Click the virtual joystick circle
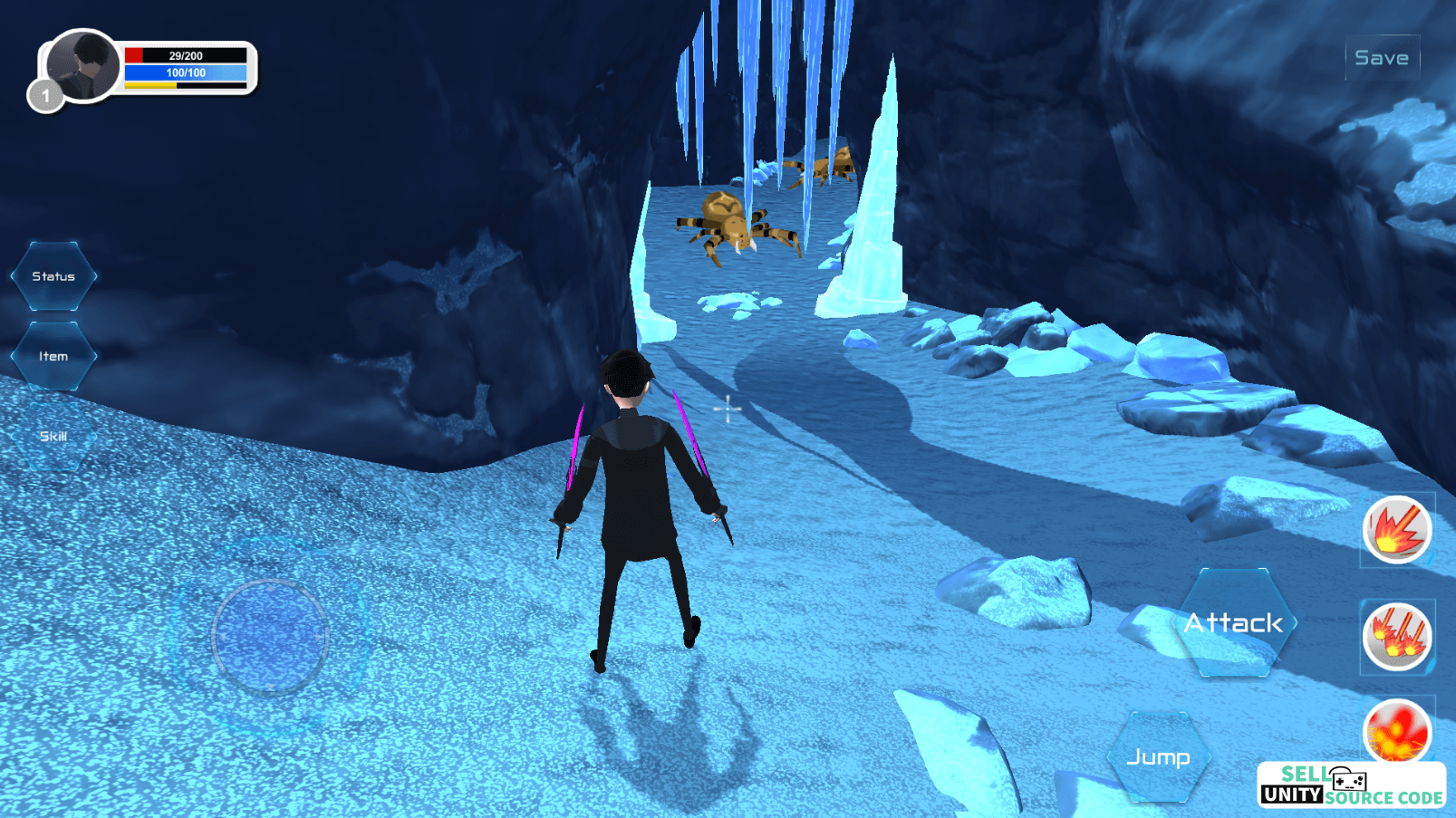Viewport: 1456px width, 818px height. (x=270, y=637)
